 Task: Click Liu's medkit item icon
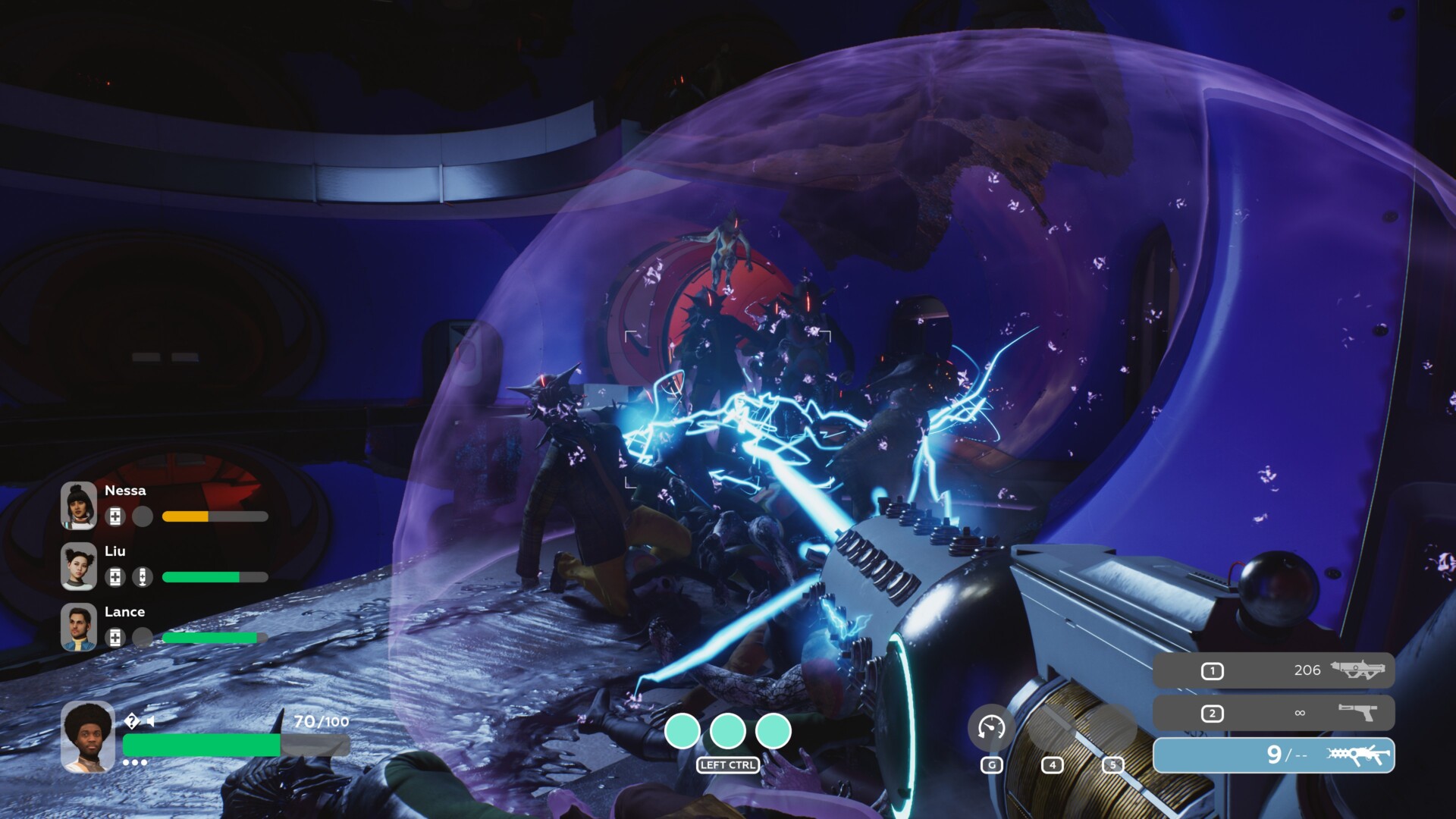pos(115,577)
